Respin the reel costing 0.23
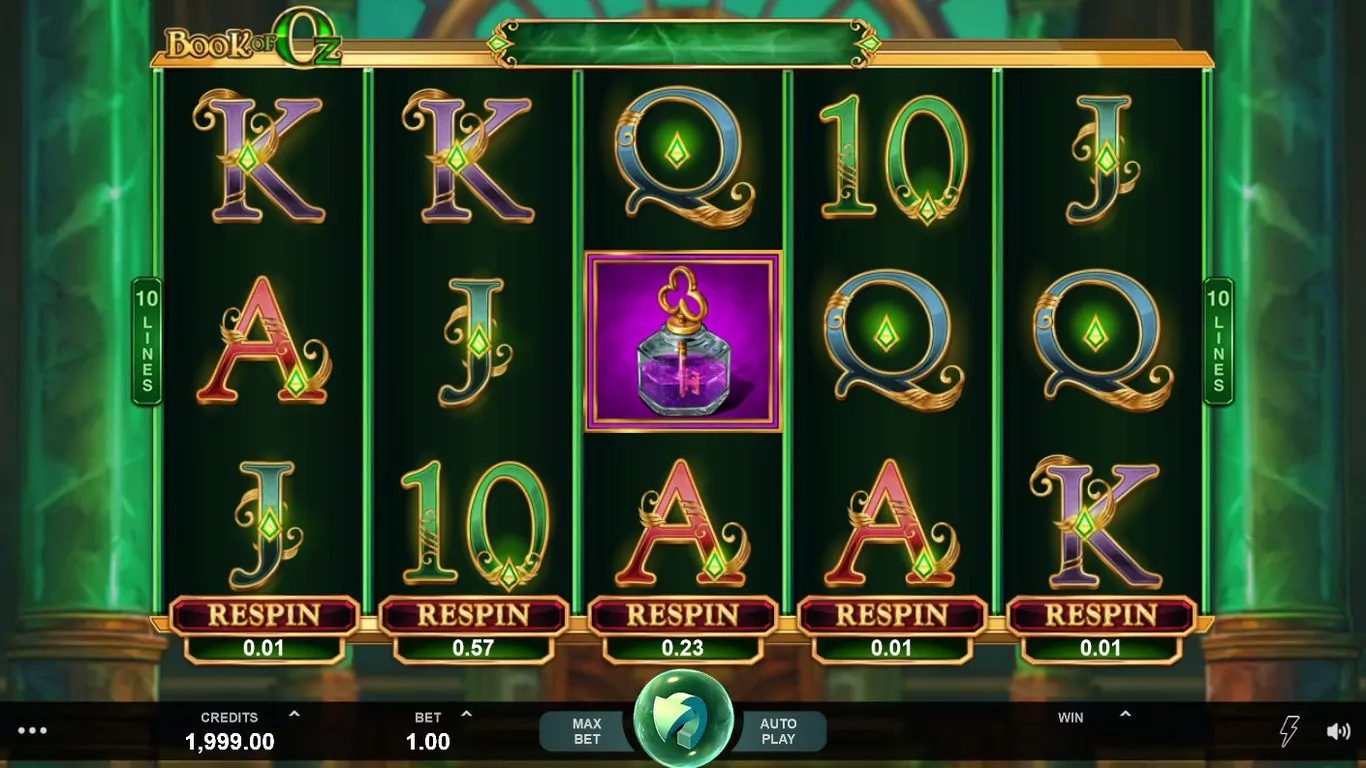Viewport: 1366px width, 768px height. (682, 615)
